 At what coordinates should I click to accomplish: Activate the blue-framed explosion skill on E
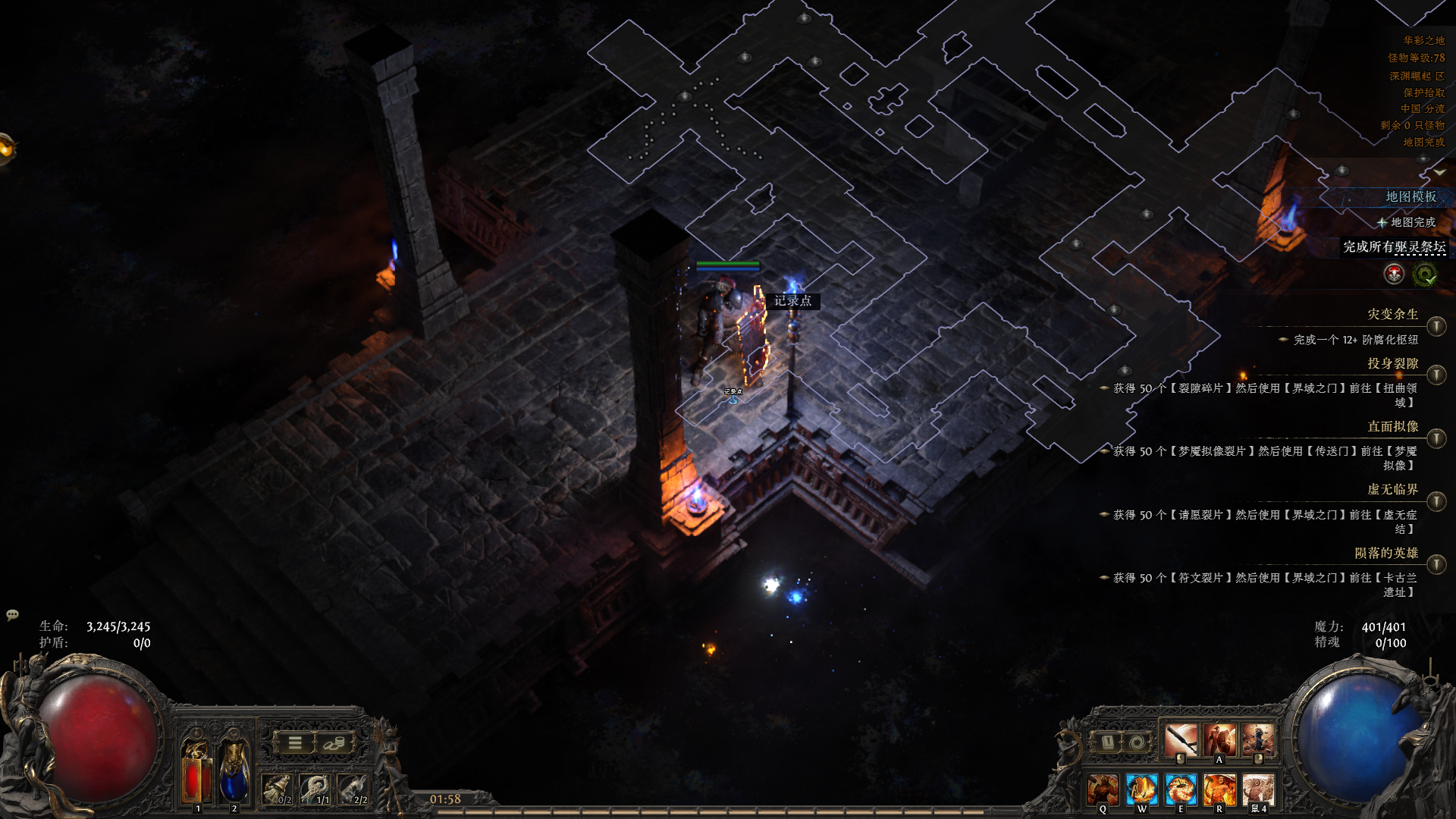(1181, 789)
